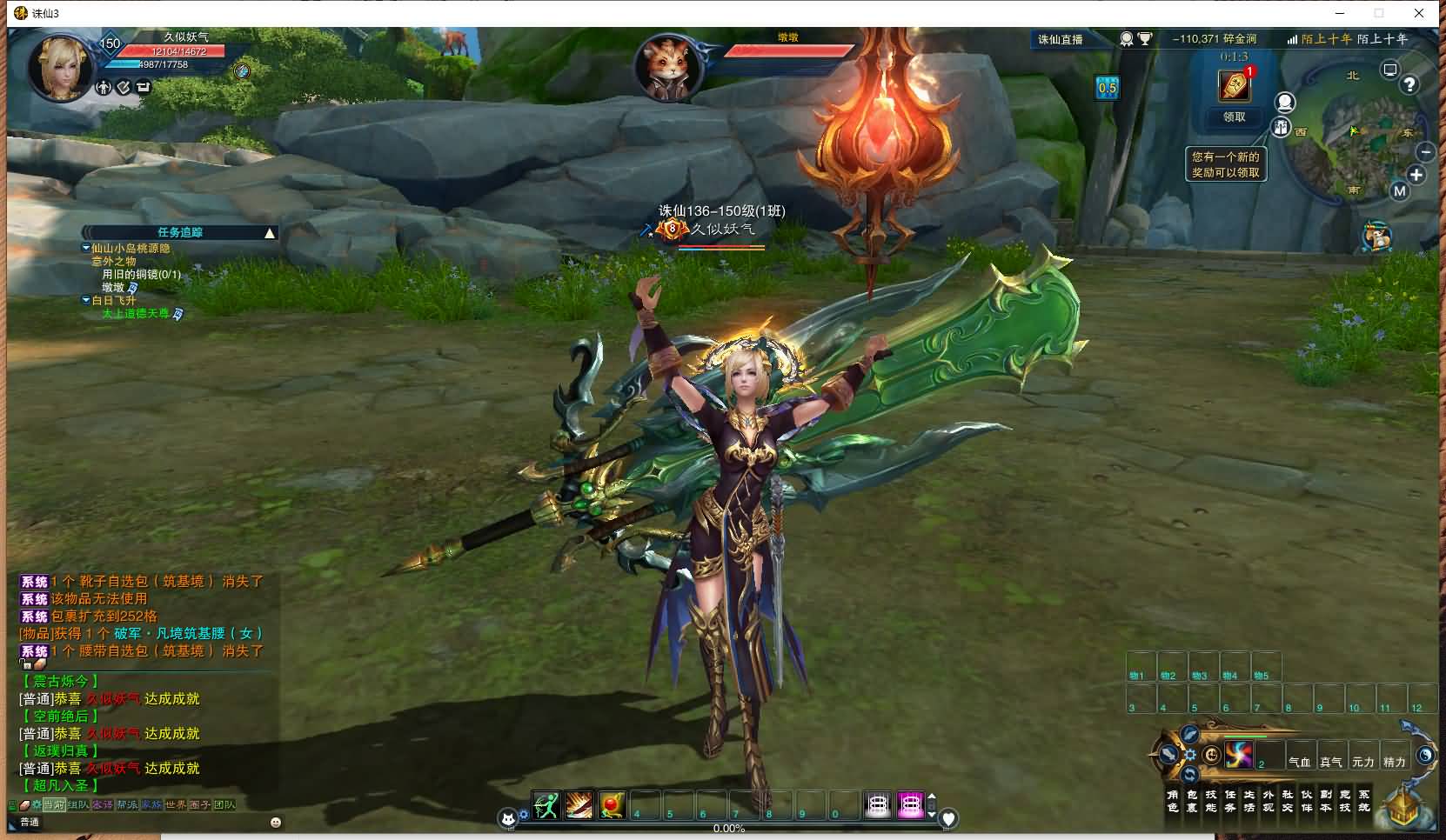Claim the reward with the 领取 button
Screen dimensions: 1446x840
(x=1234, y=117)
